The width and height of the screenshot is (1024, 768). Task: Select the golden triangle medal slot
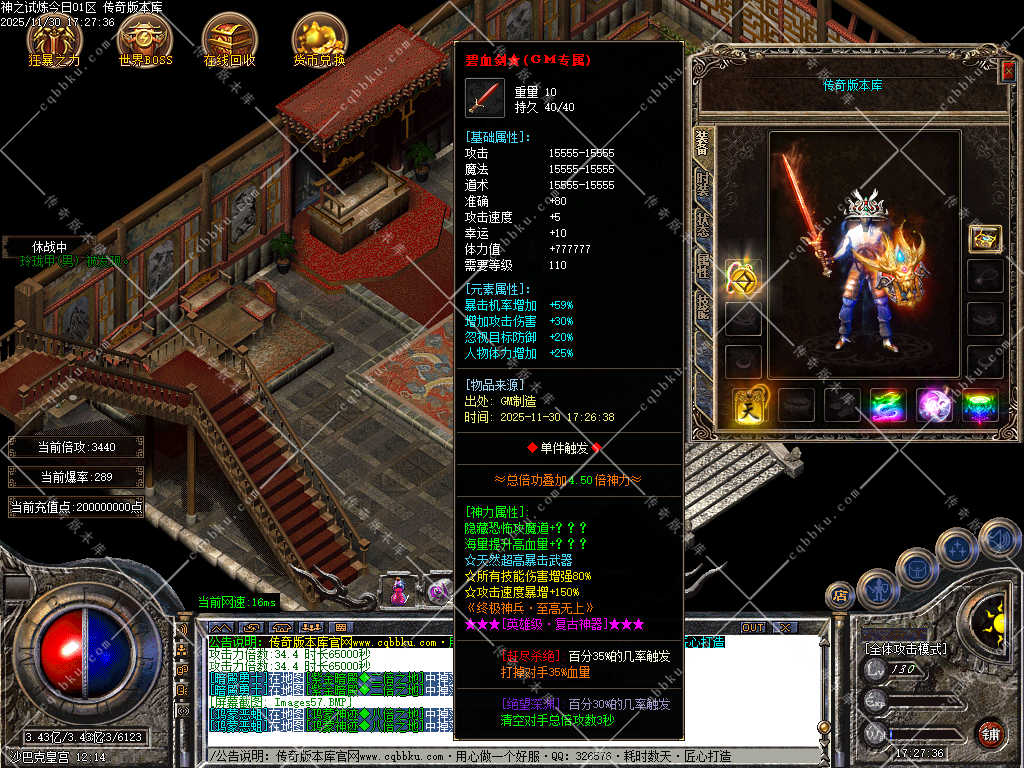point(743,279)
